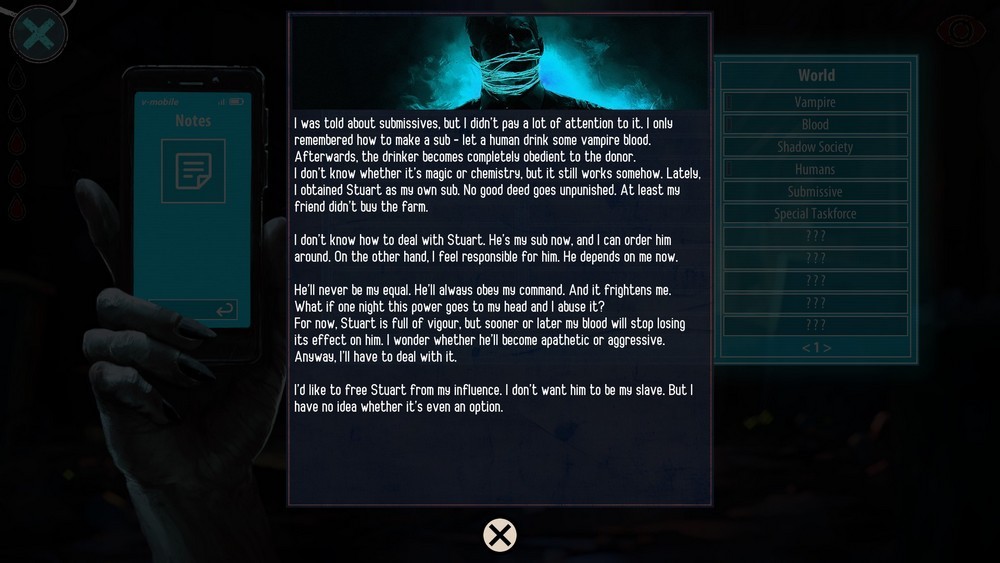
Task: Open the Vampire world entry
Action: (815, 102)
